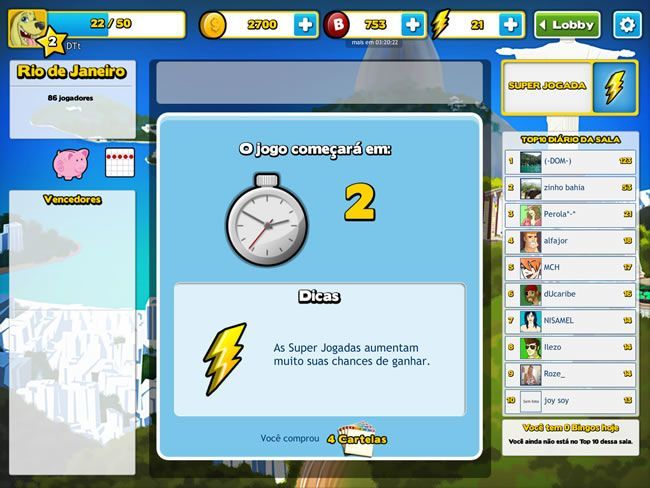
Task: Choose llezo's ranking row
Action: tap(570, 348)
